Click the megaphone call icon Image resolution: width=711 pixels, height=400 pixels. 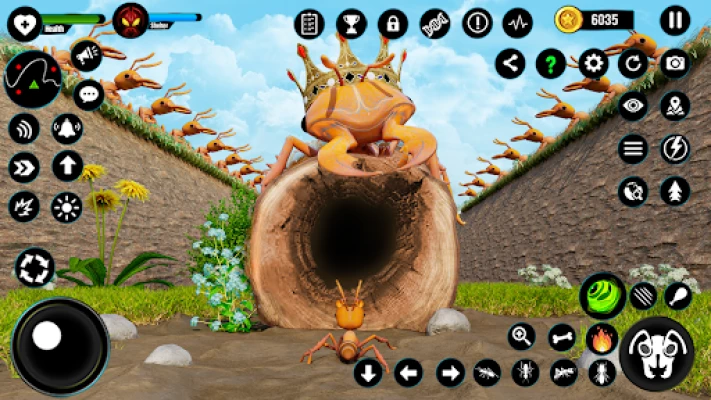(x=87, y=56)
